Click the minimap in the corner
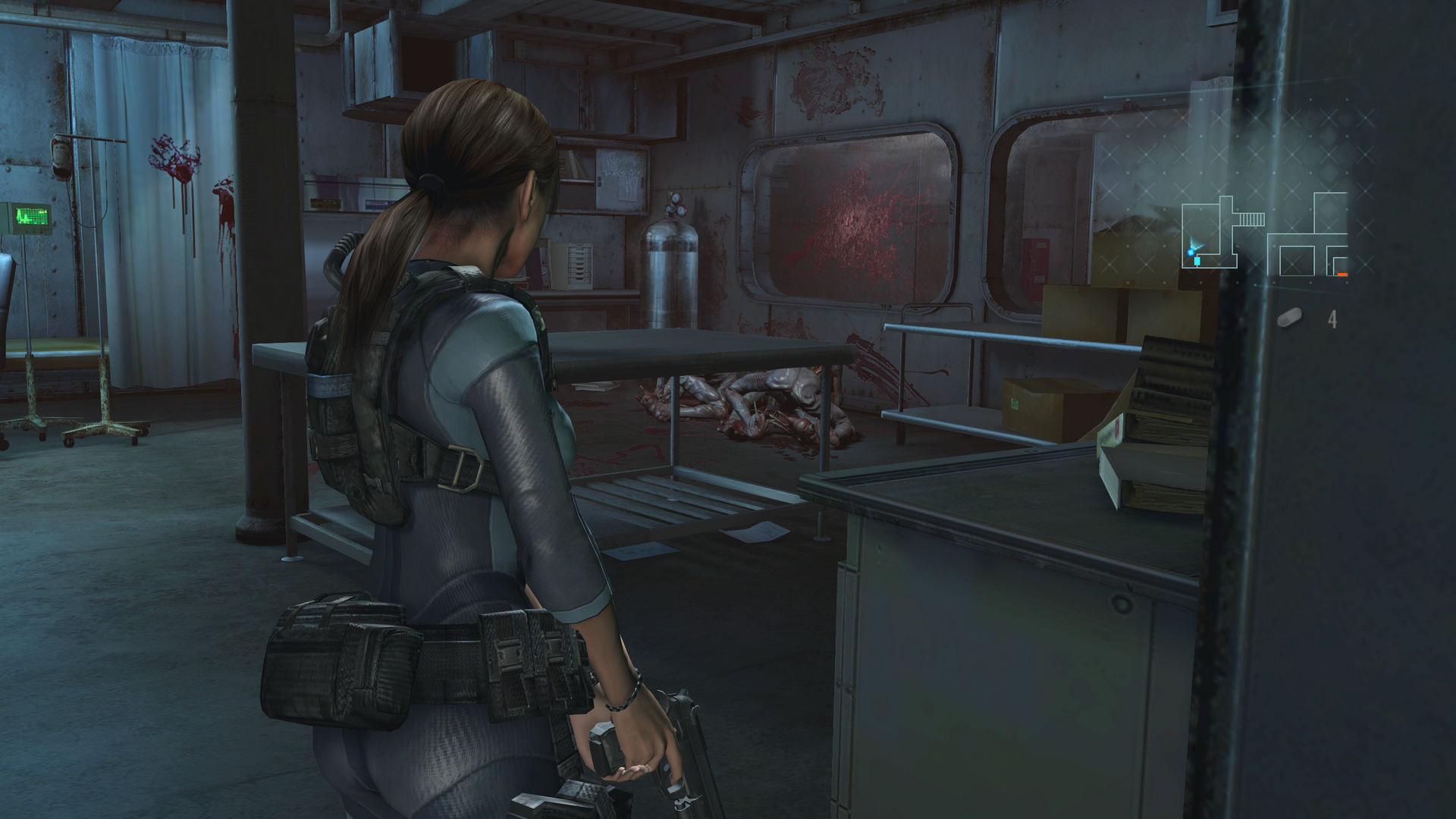The image size is (1456, 819). [1264, 235]
